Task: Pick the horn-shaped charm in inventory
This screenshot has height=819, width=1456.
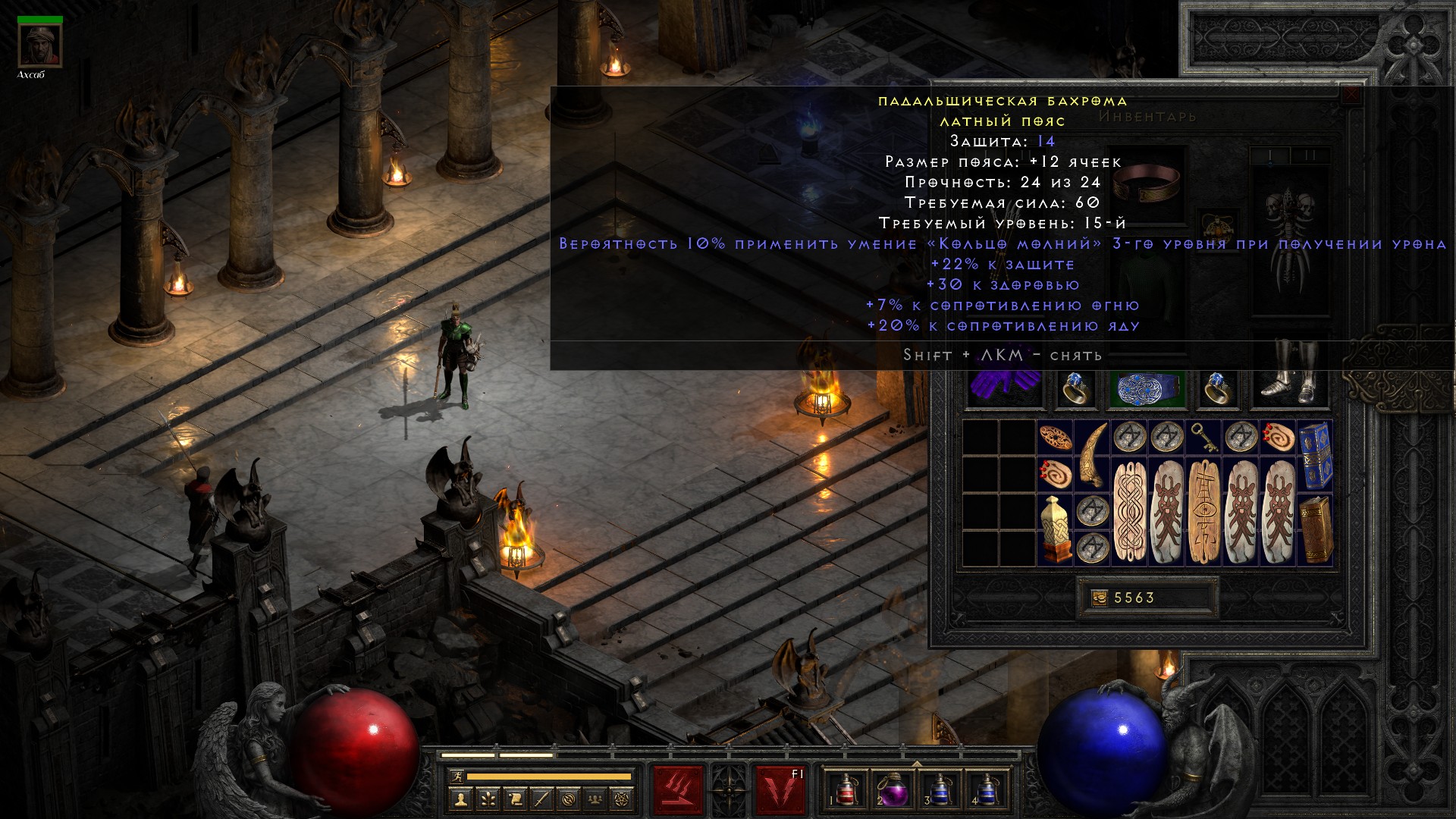Action: pos(1092,455)
